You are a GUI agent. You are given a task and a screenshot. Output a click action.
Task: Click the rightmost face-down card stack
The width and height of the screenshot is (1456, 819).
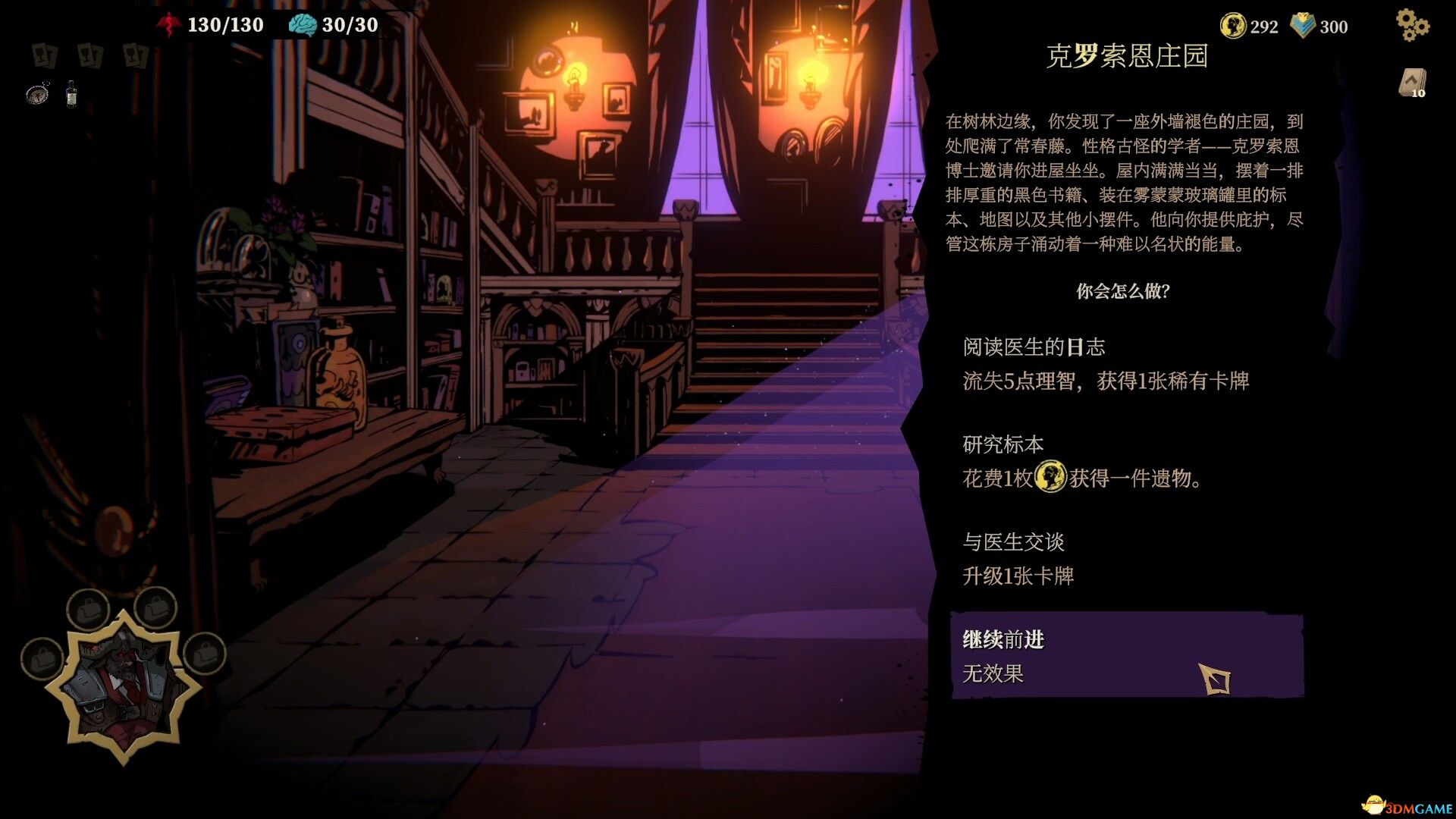(135, 55)
